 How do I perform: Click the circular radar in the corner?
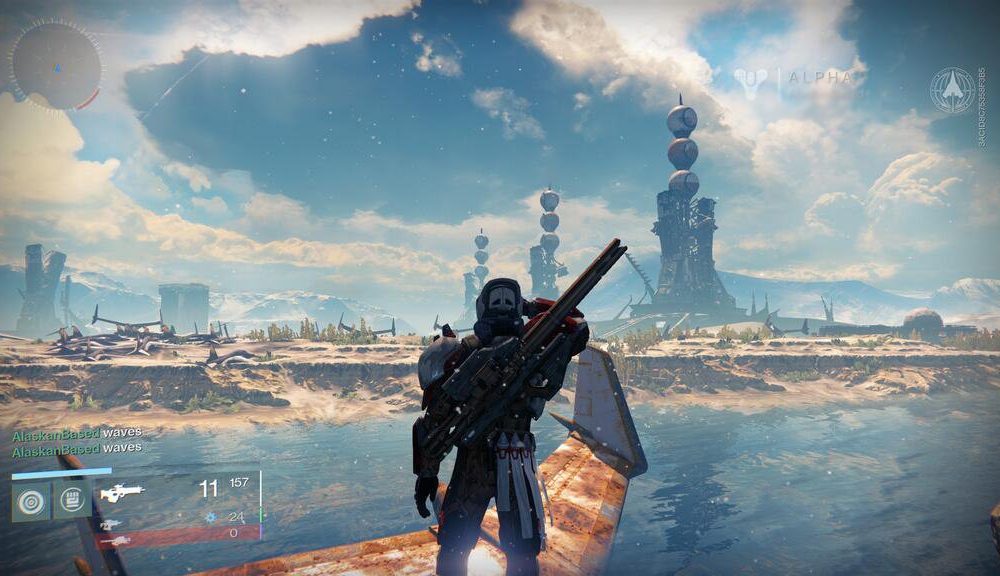[54, 65]
